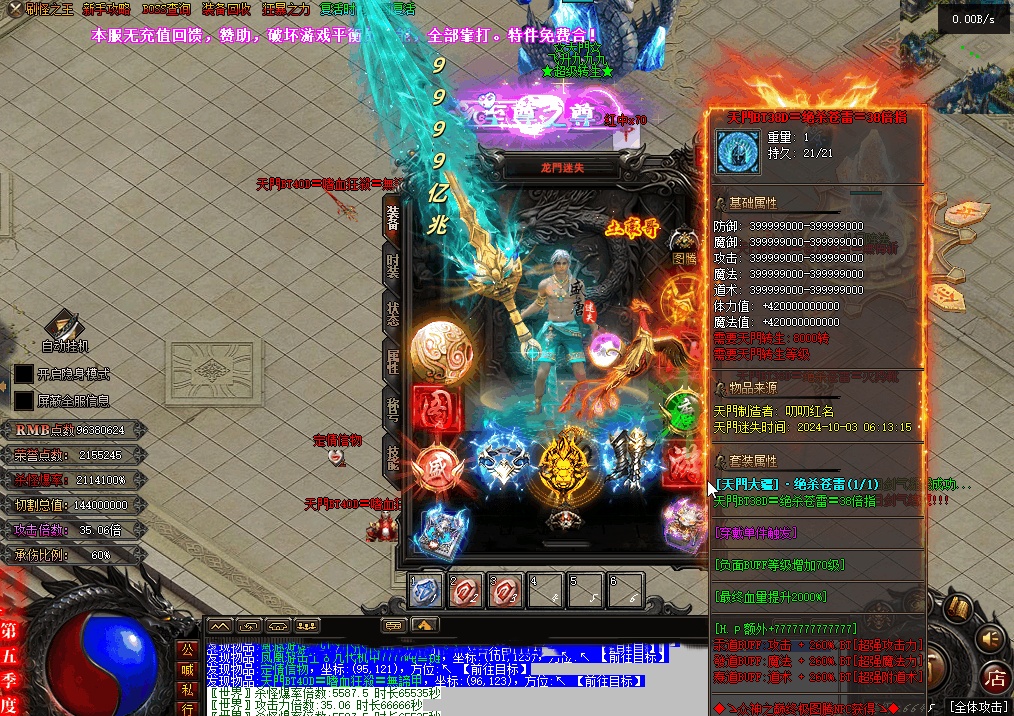Toggle the 屏蔽全服信息 checkbox

pos(24,400)
